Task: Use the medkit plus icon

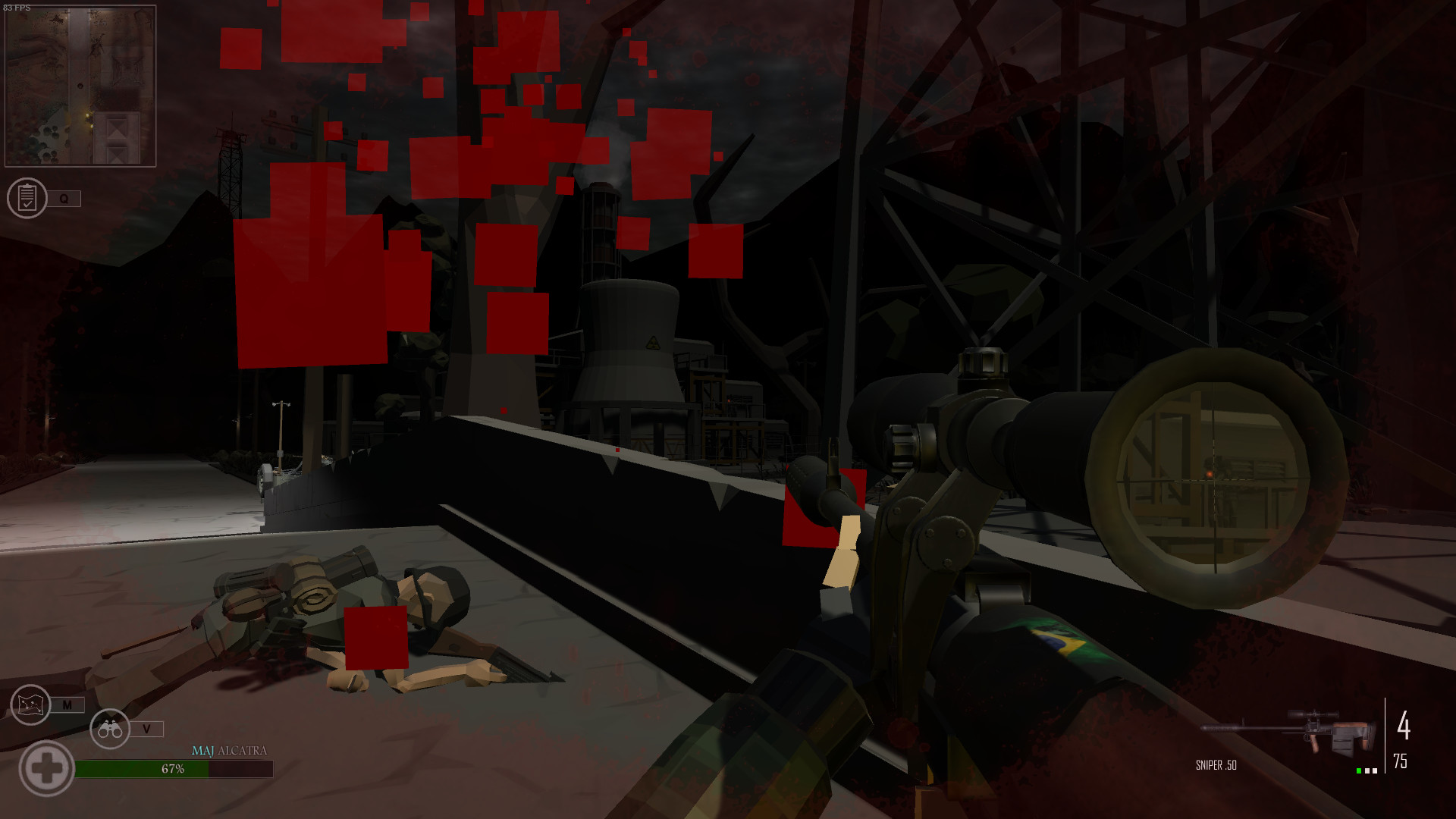Action: coord(47,768)
